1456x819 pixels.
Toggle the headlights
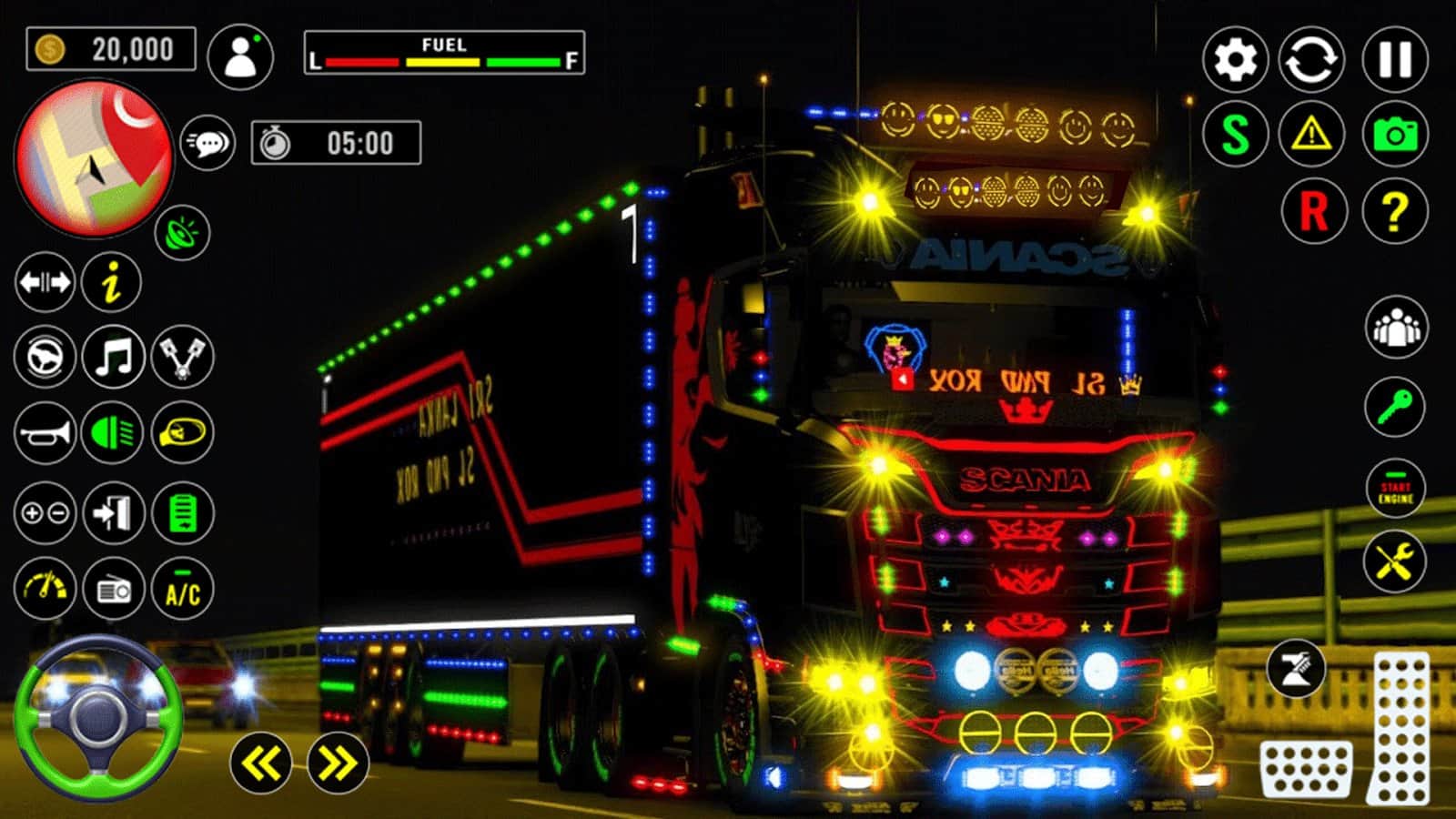[111, 433]
